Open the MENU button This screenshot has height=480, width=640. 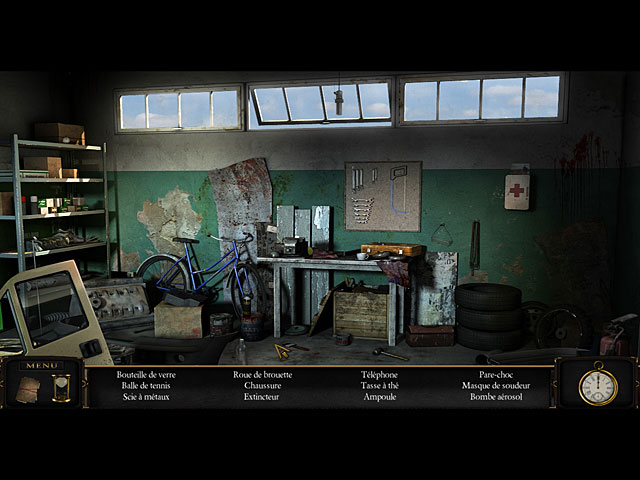(41, 365)
